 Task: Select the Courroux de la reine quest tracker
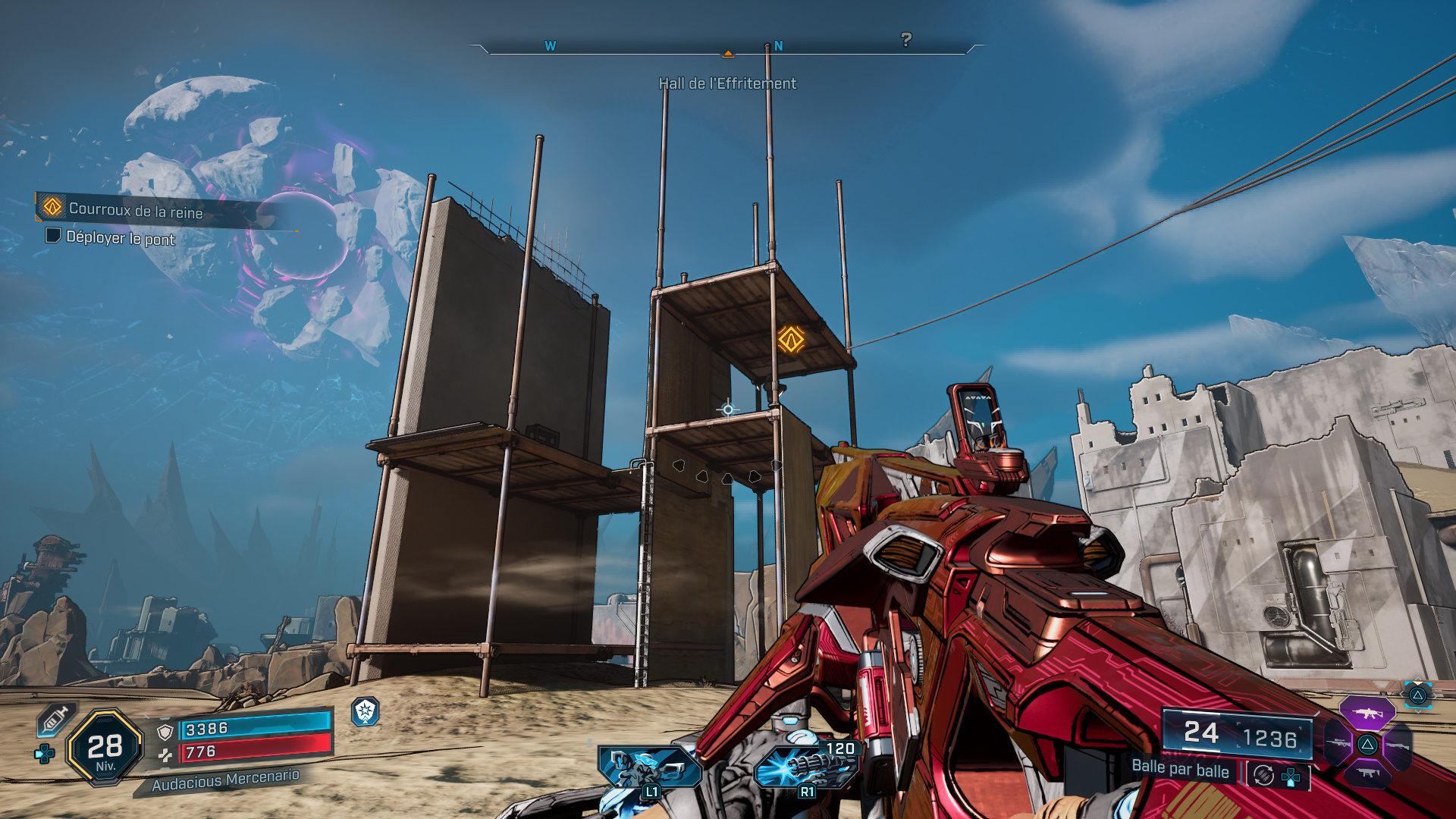[x=136, y=210]
